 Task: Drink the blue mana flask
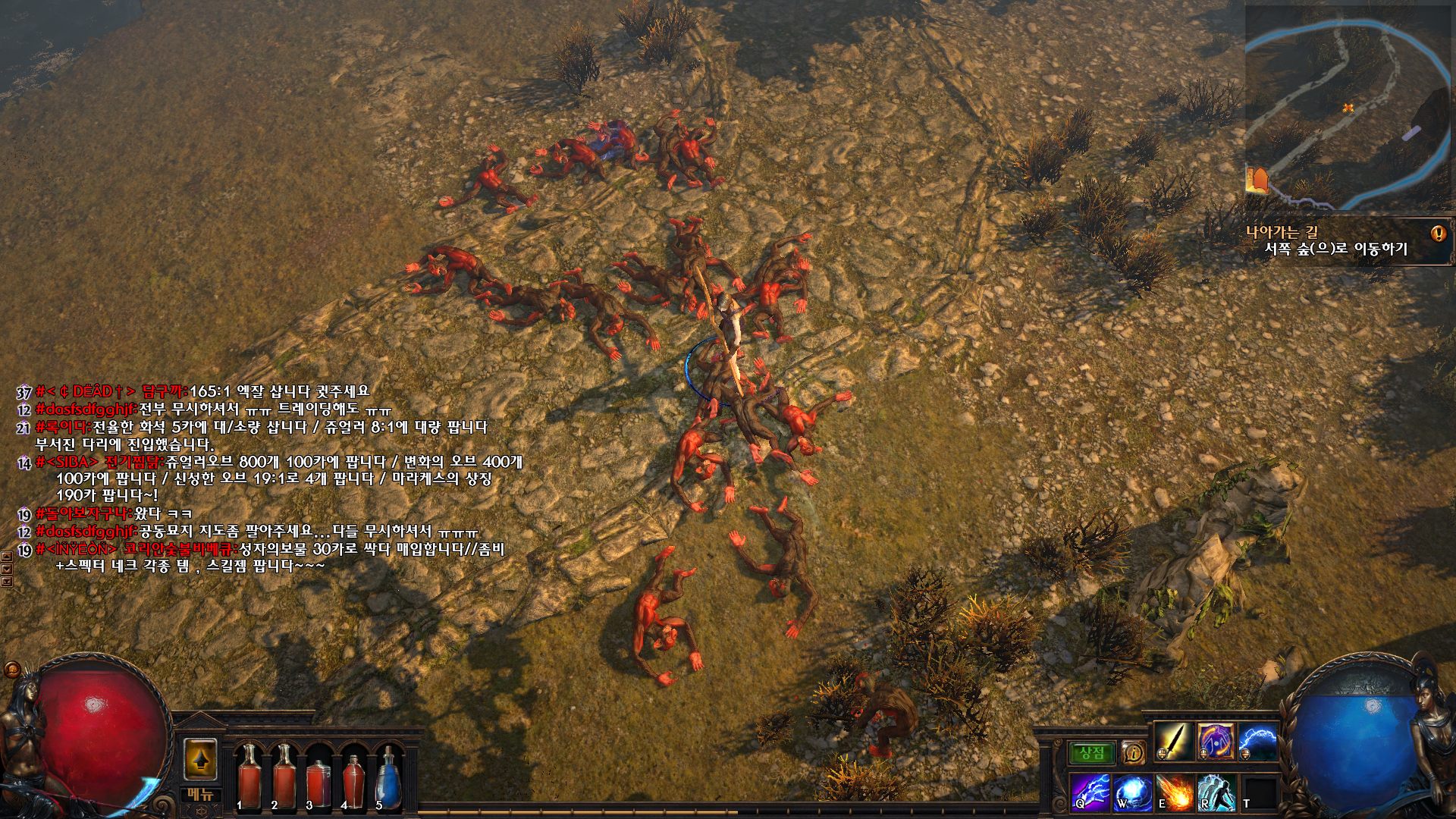click(388, 777)
